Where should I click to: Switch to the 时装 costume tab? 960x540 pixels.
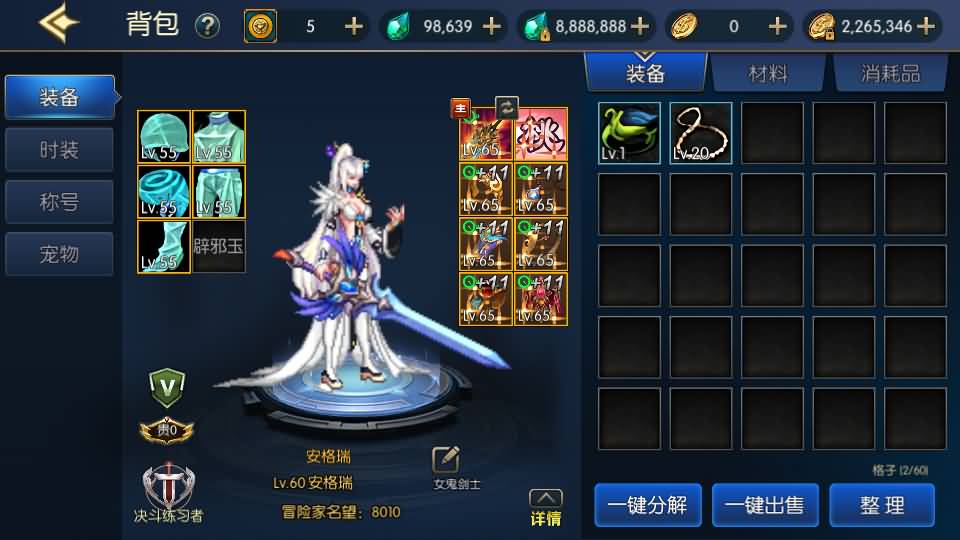59,150
